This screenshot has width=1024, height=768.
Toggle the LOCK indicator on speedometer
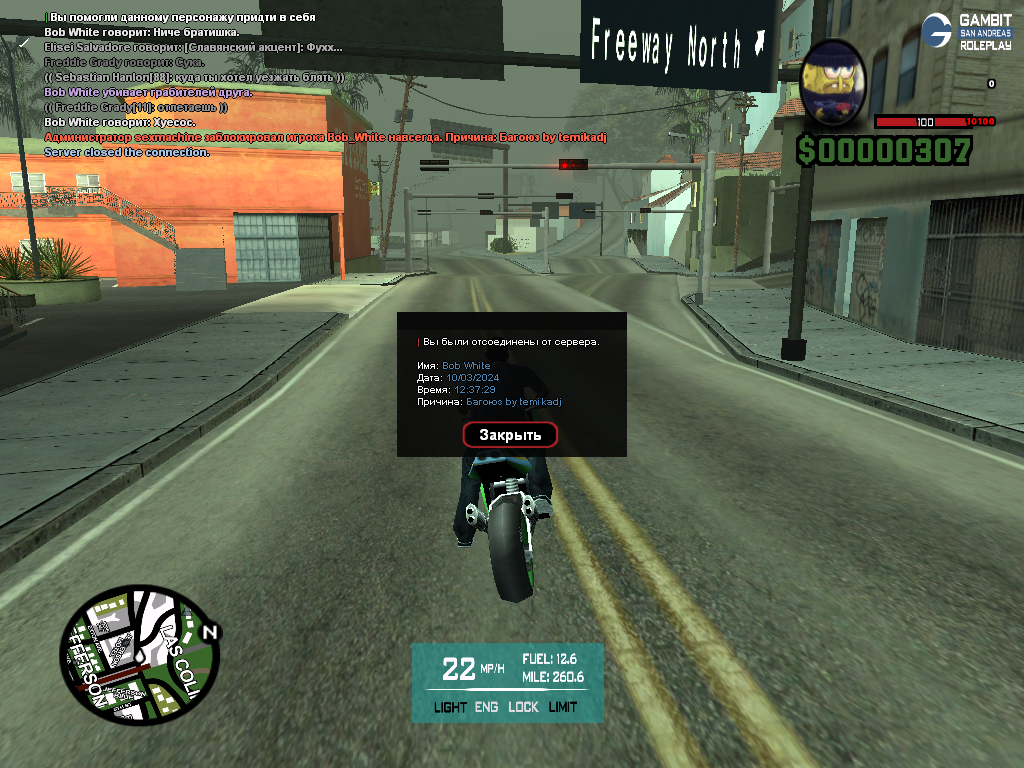click(523, 707)
